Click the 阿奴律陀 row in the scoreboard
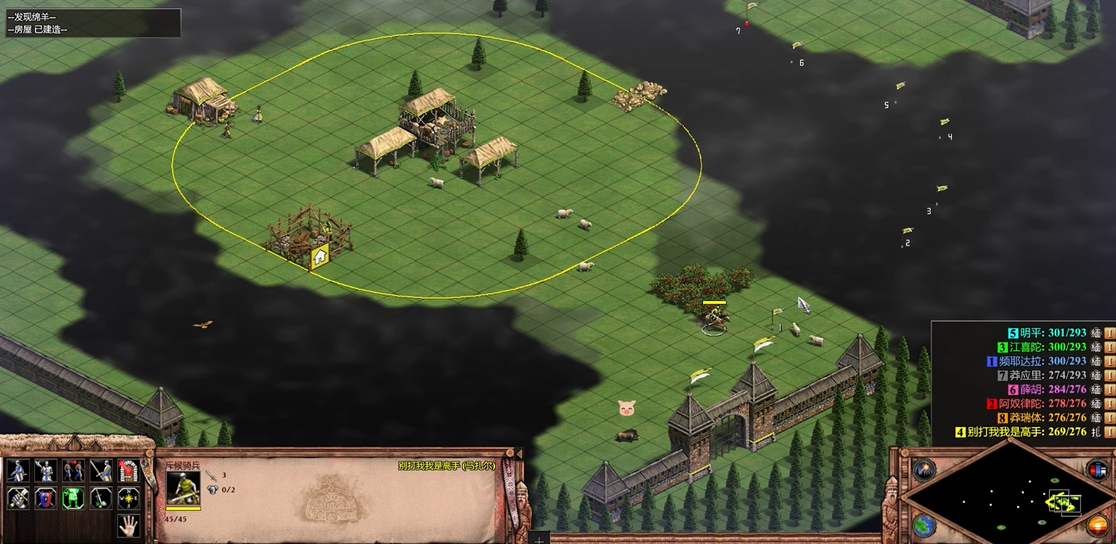The height and width of the screenshot is (544, 1116). click(1042, 403)
